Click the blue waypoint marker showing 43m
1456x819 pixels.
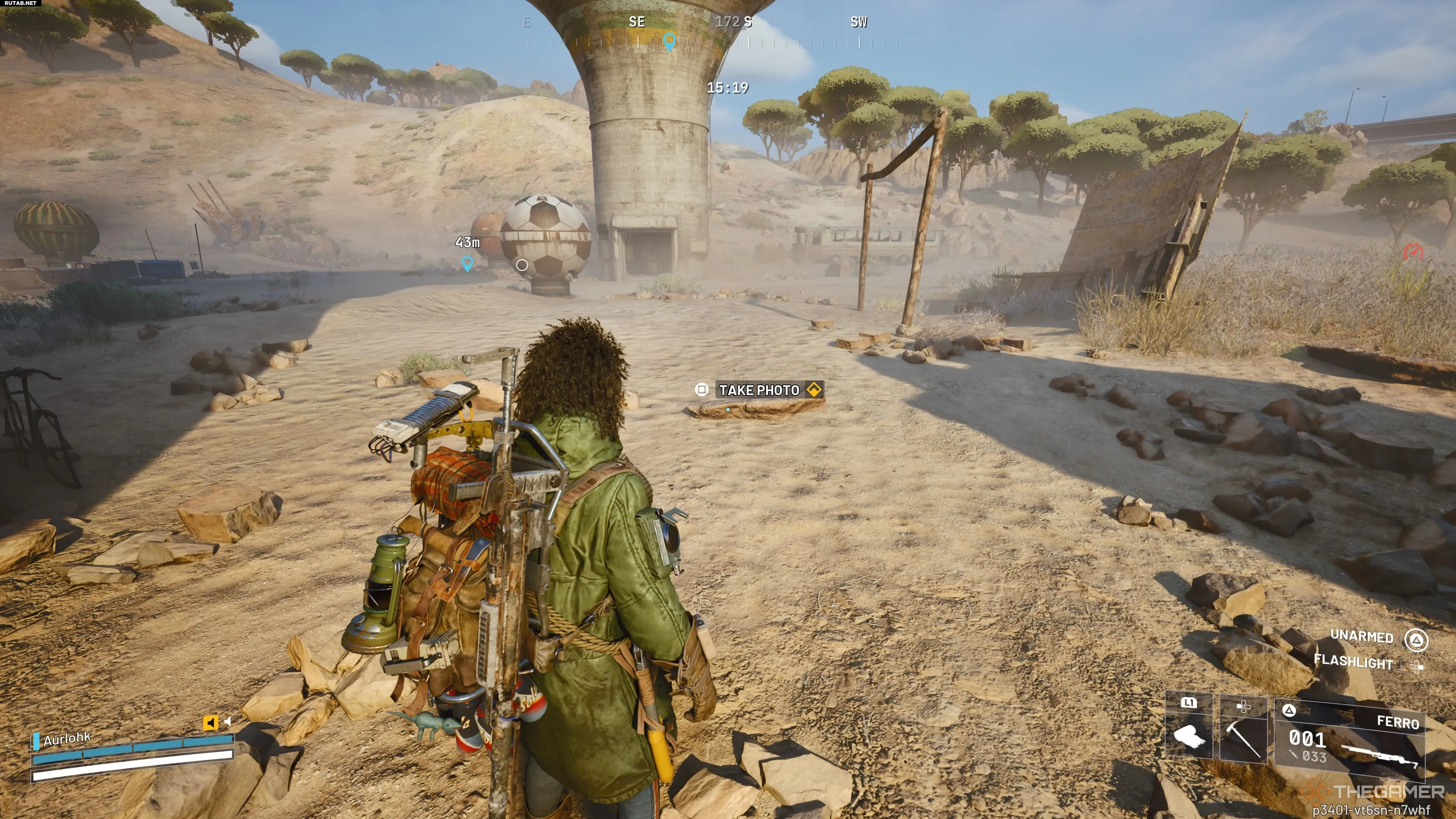(x=467, y=263)
